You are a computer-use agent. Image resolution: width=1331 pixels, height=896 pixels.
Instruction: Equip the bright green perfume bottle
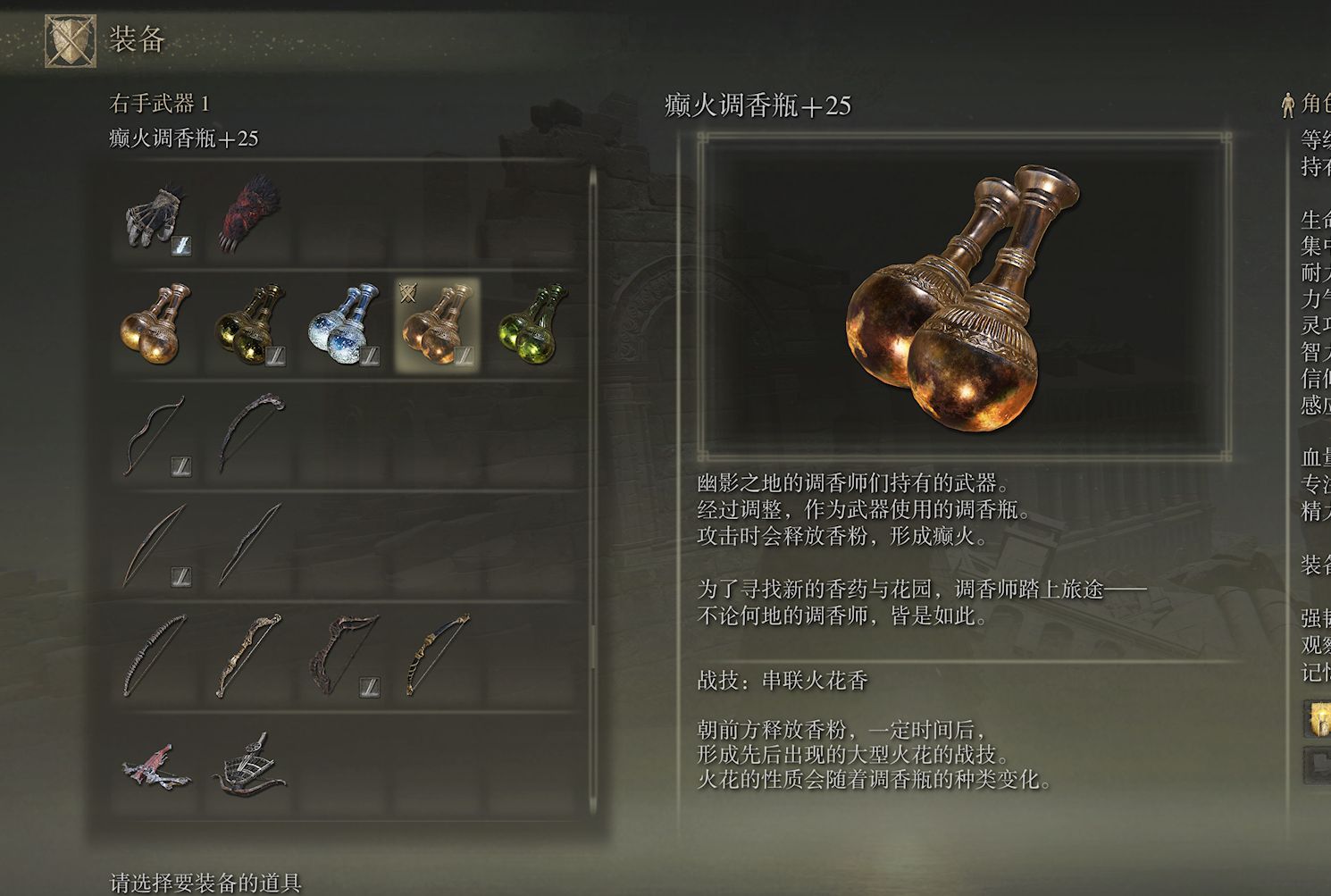click(531, 324)
